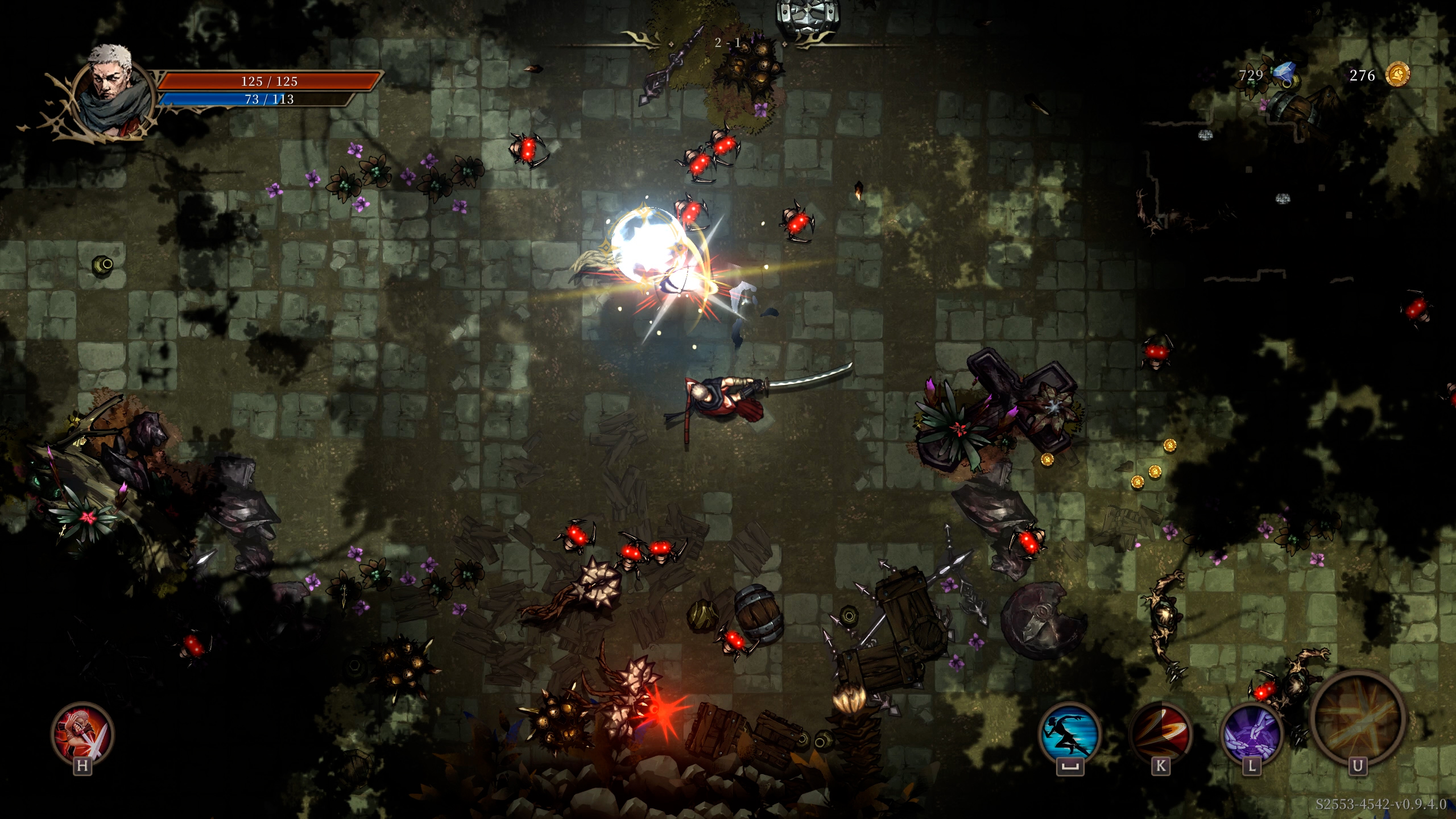Activate the red swordsman skill icon
Viewport: 1456px width, 819px height.
tap(82, 733)
